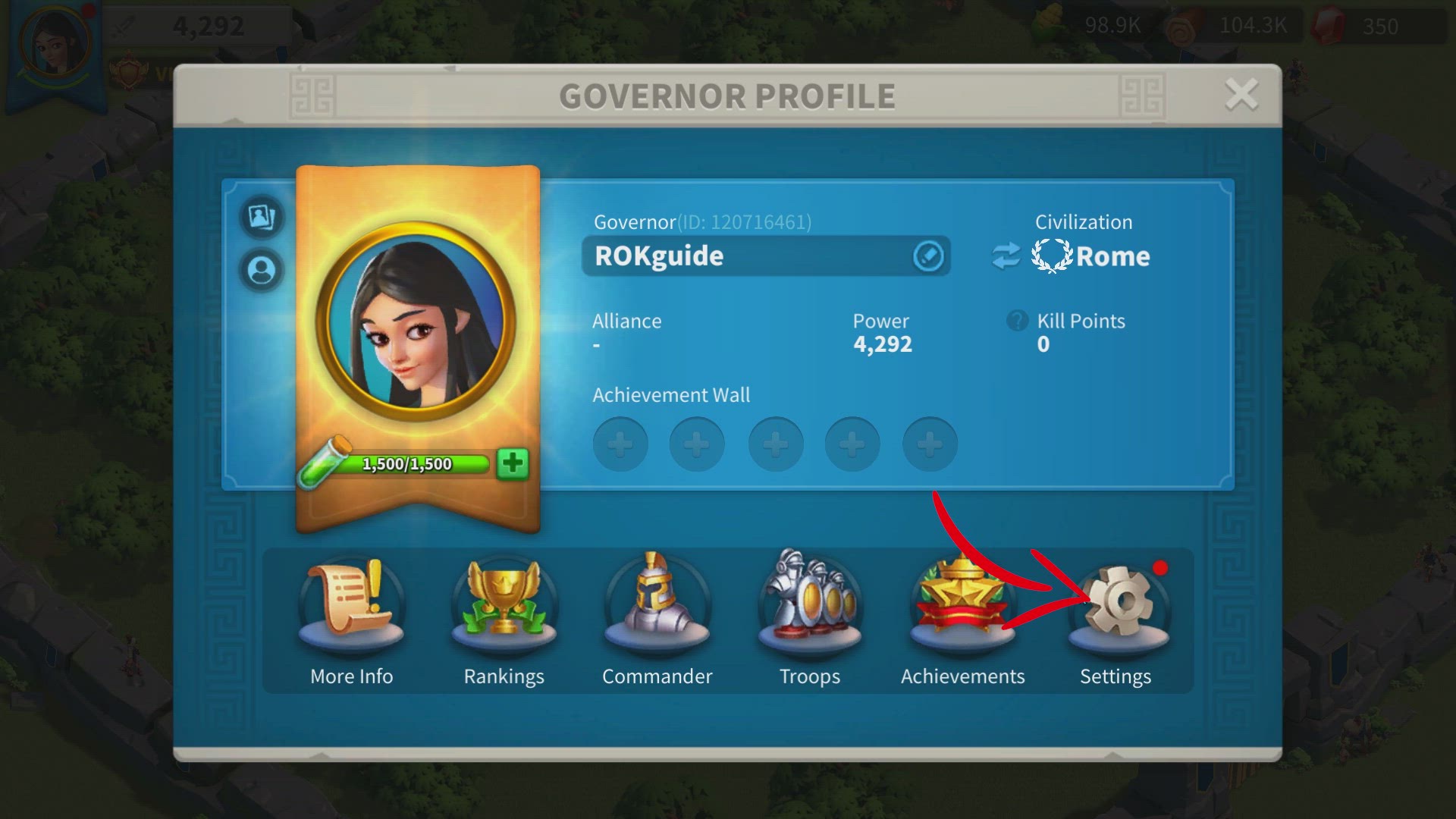Open the Rankings trophy icon
The width and height of the screenshot is (1456, 819).
click(504, 603)
